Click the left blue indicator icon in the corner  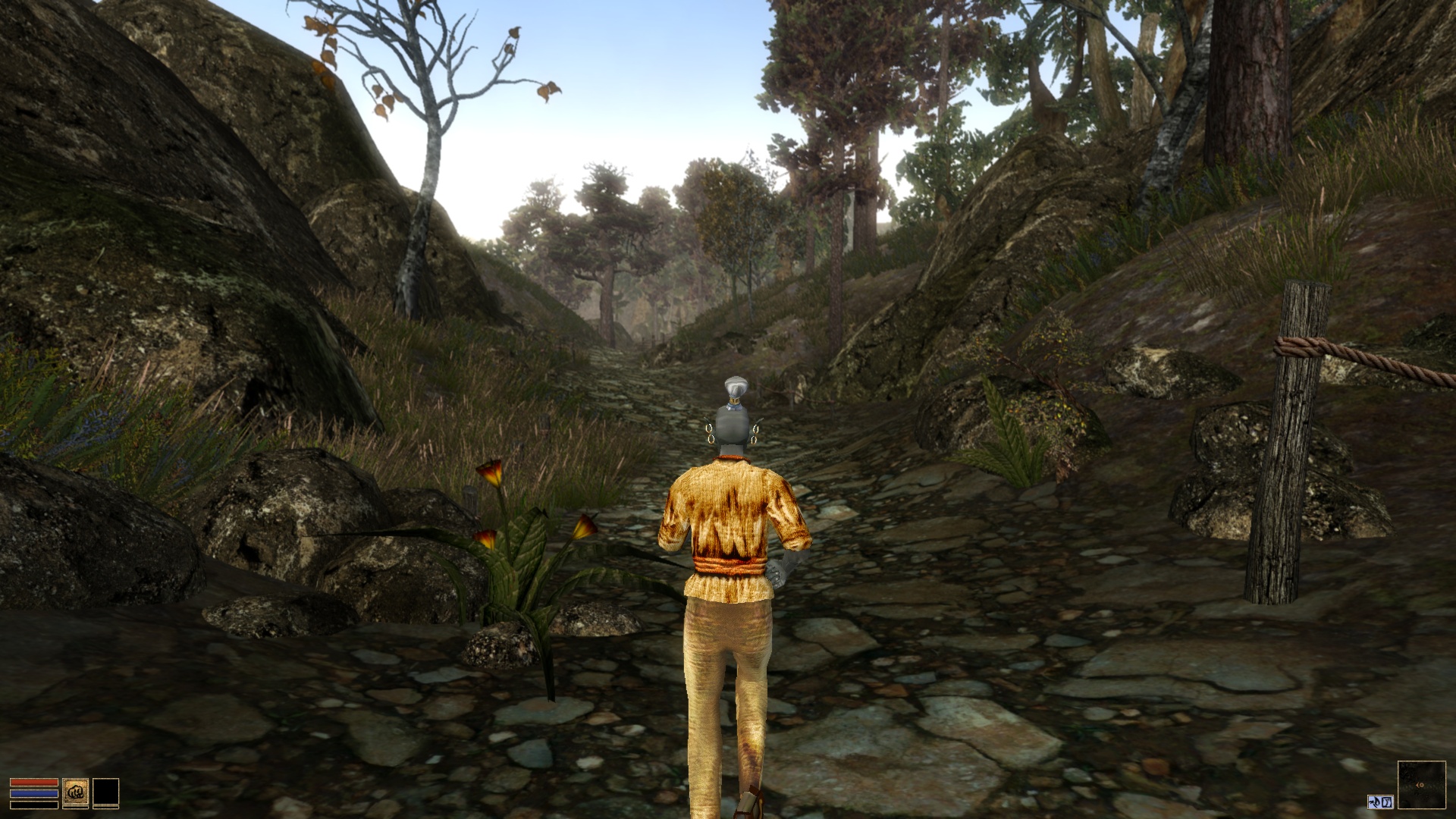(1375, 802)
